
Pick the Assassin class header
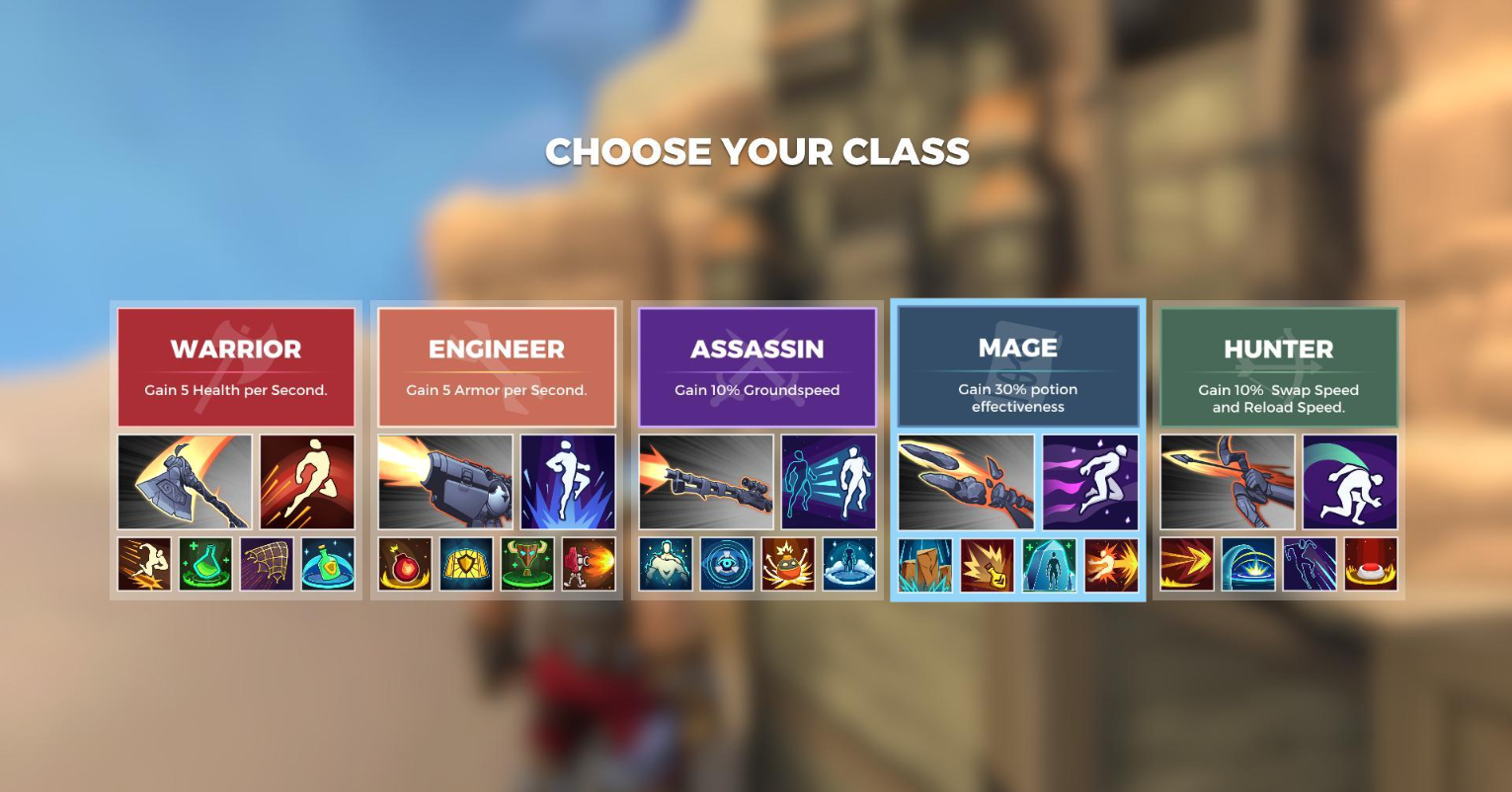click(x=757, y=366)
